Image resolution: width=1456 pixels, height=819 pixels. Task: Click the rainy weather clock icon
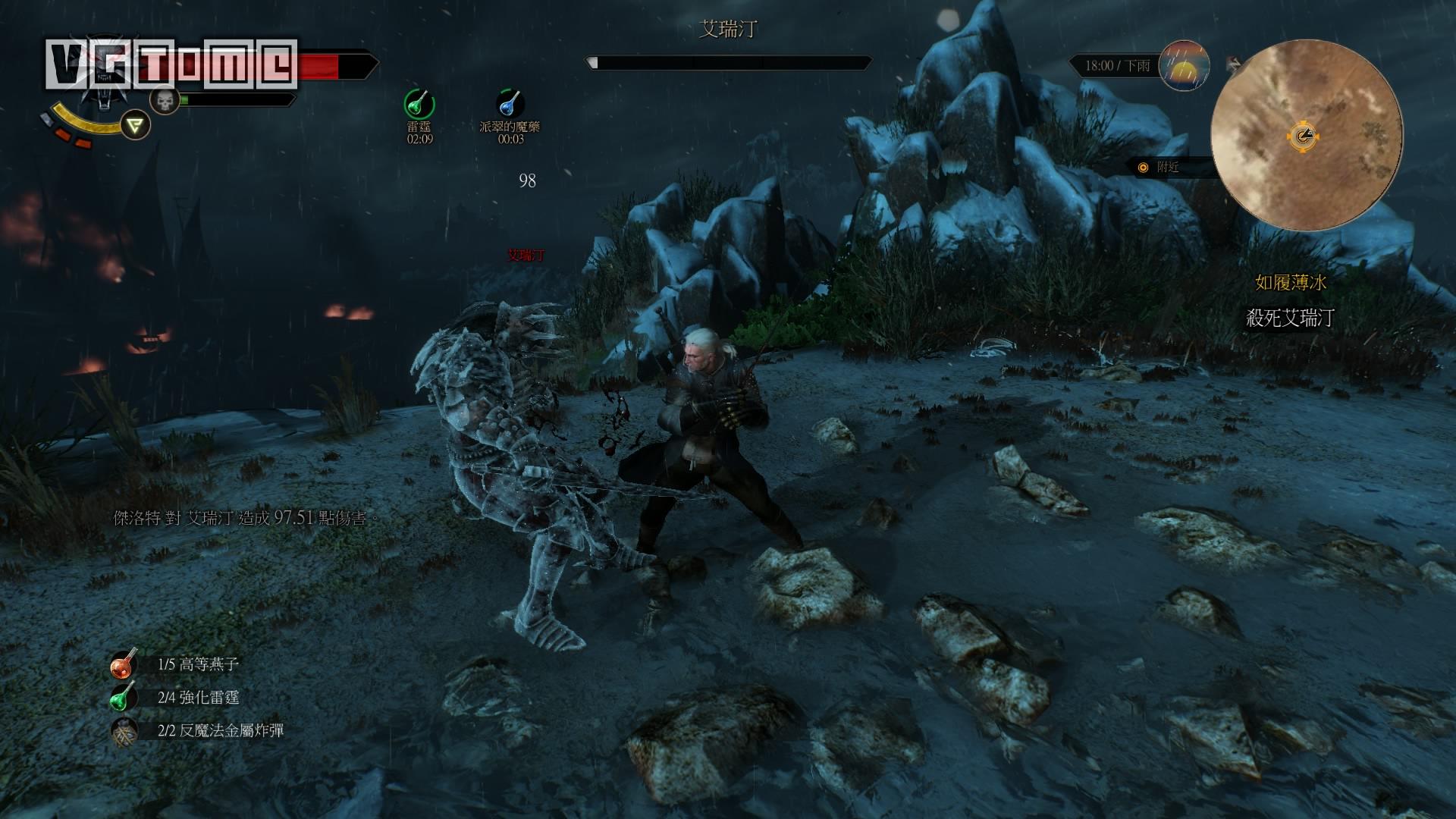1184,66
